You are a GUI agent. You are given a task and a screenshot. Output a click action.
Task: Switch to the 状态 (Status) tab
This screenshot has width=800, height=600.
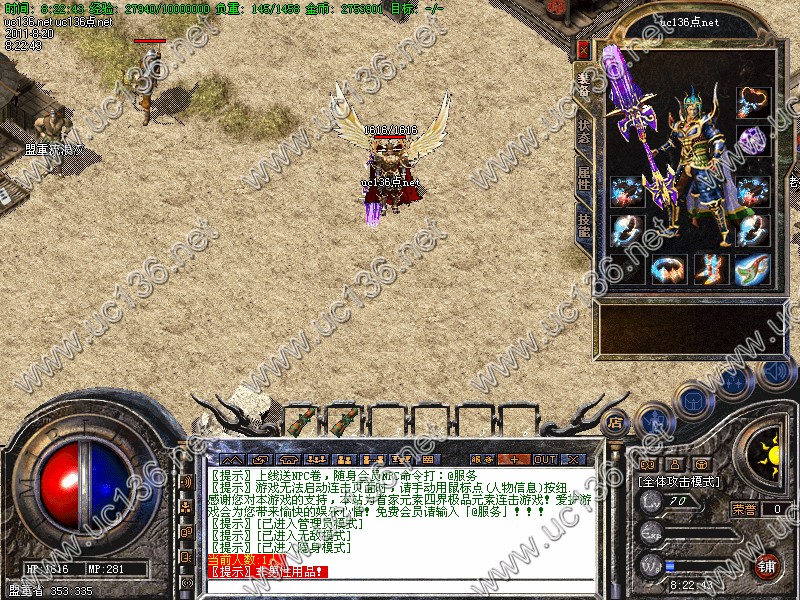[584, 131]
